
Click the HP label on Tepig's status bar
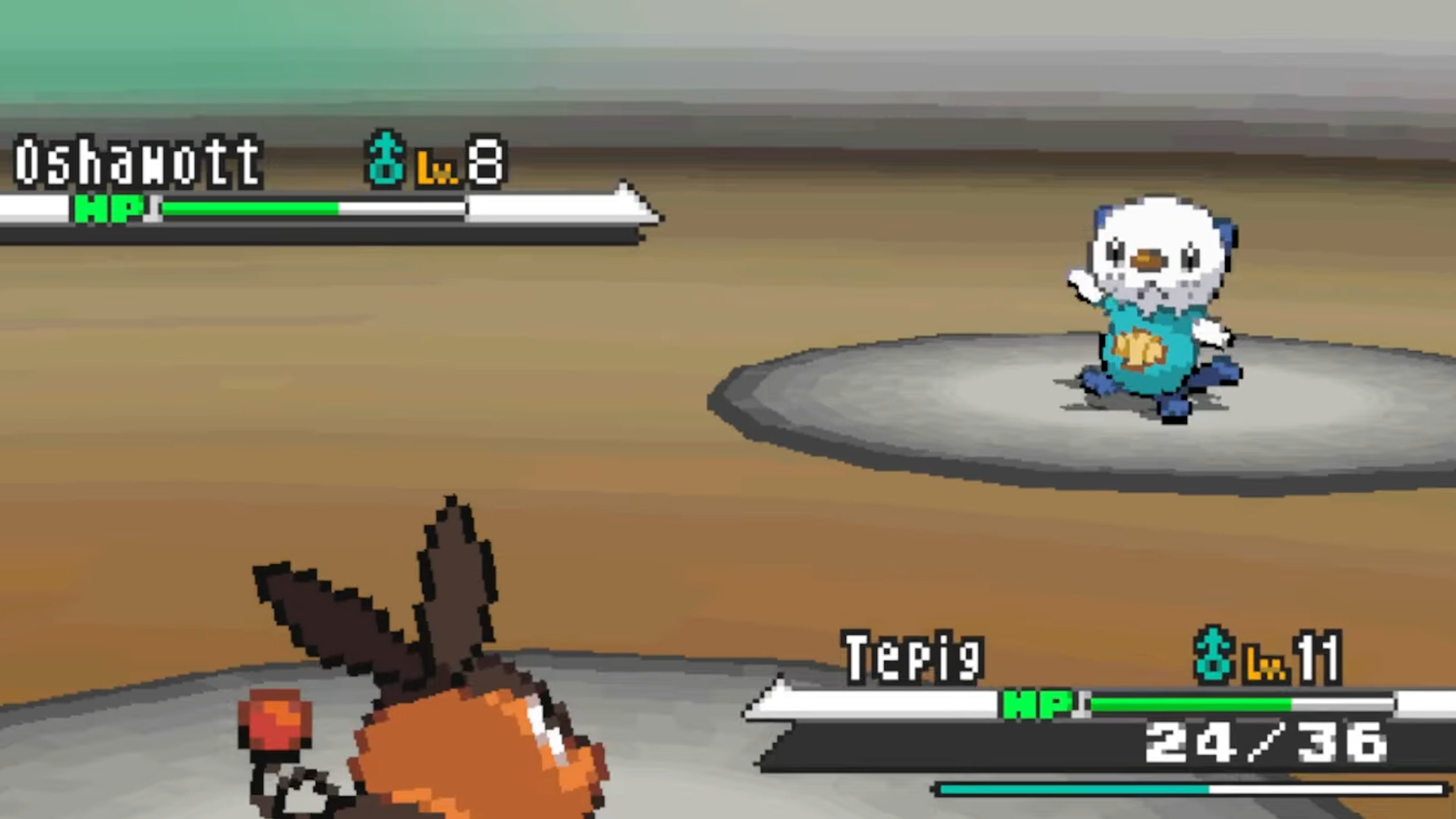point(1038,703)
